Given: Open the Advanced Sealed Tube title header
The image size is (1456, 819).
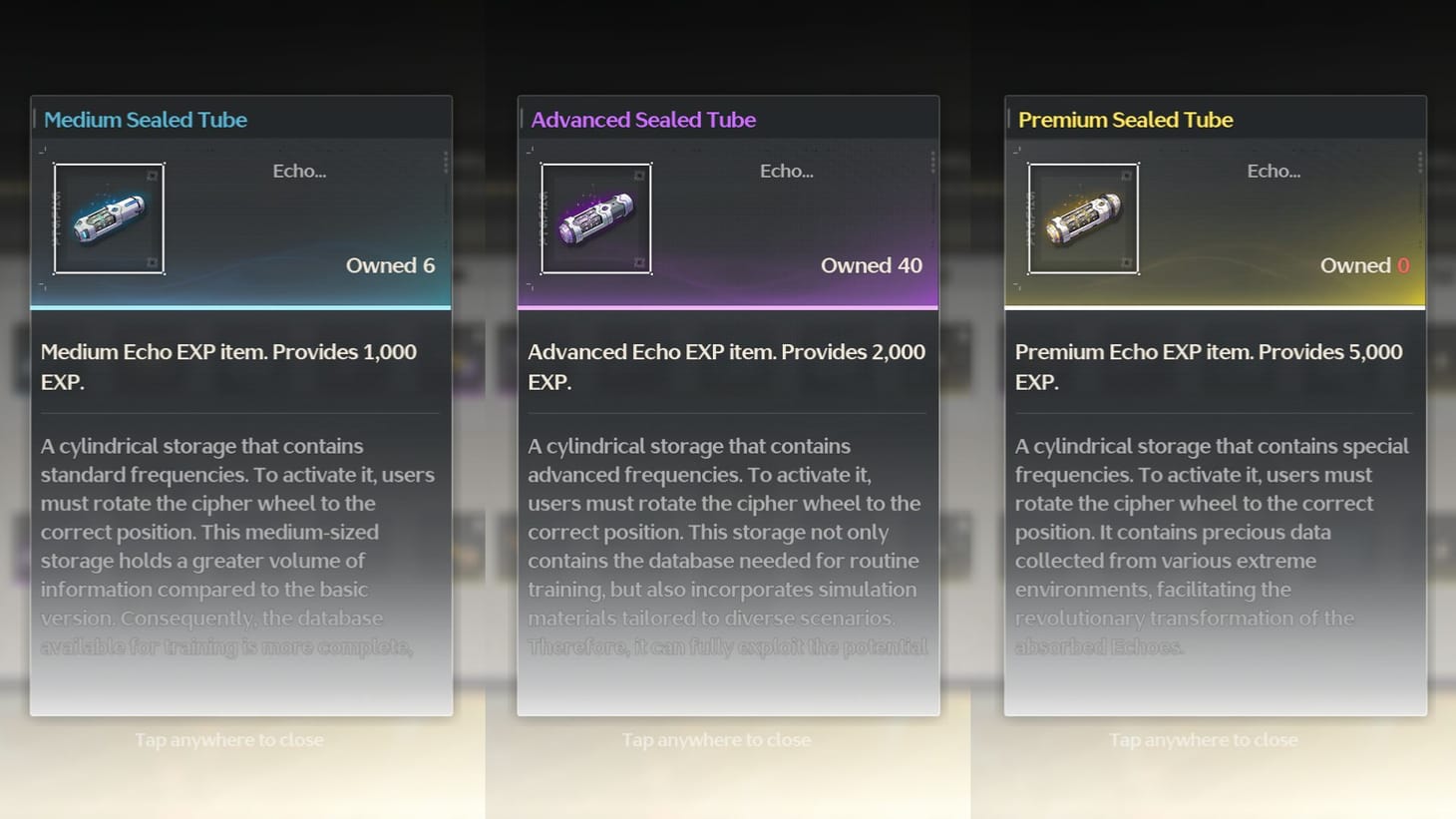Looking at the screenshot, I should pos(642,119).
